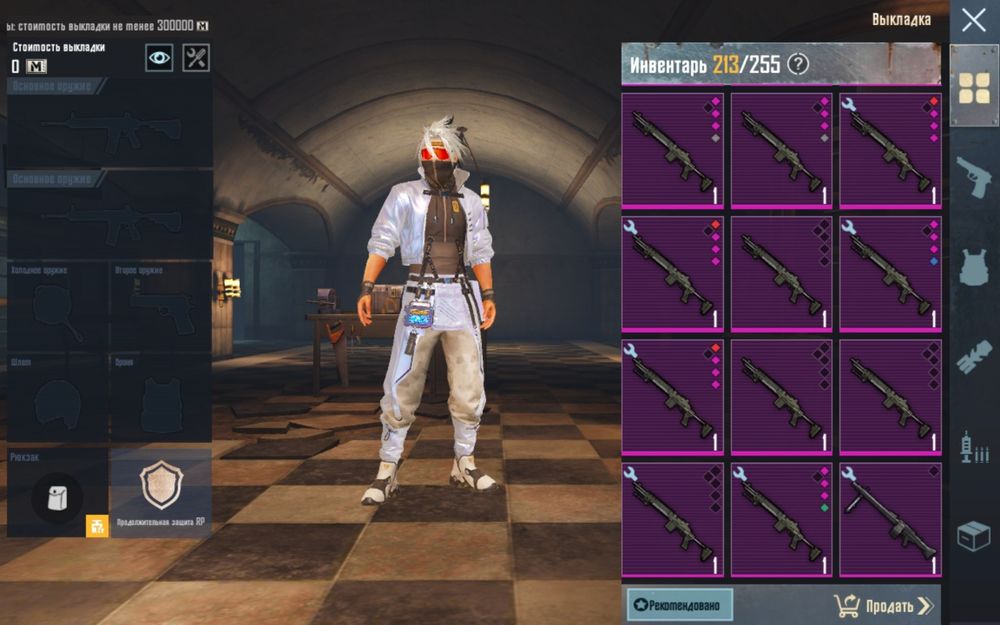Image resolution: width=1000 pixels, height=625 pixels.
Task: Switch to the pistol weapons tab
Action: (x=974, y=177)
